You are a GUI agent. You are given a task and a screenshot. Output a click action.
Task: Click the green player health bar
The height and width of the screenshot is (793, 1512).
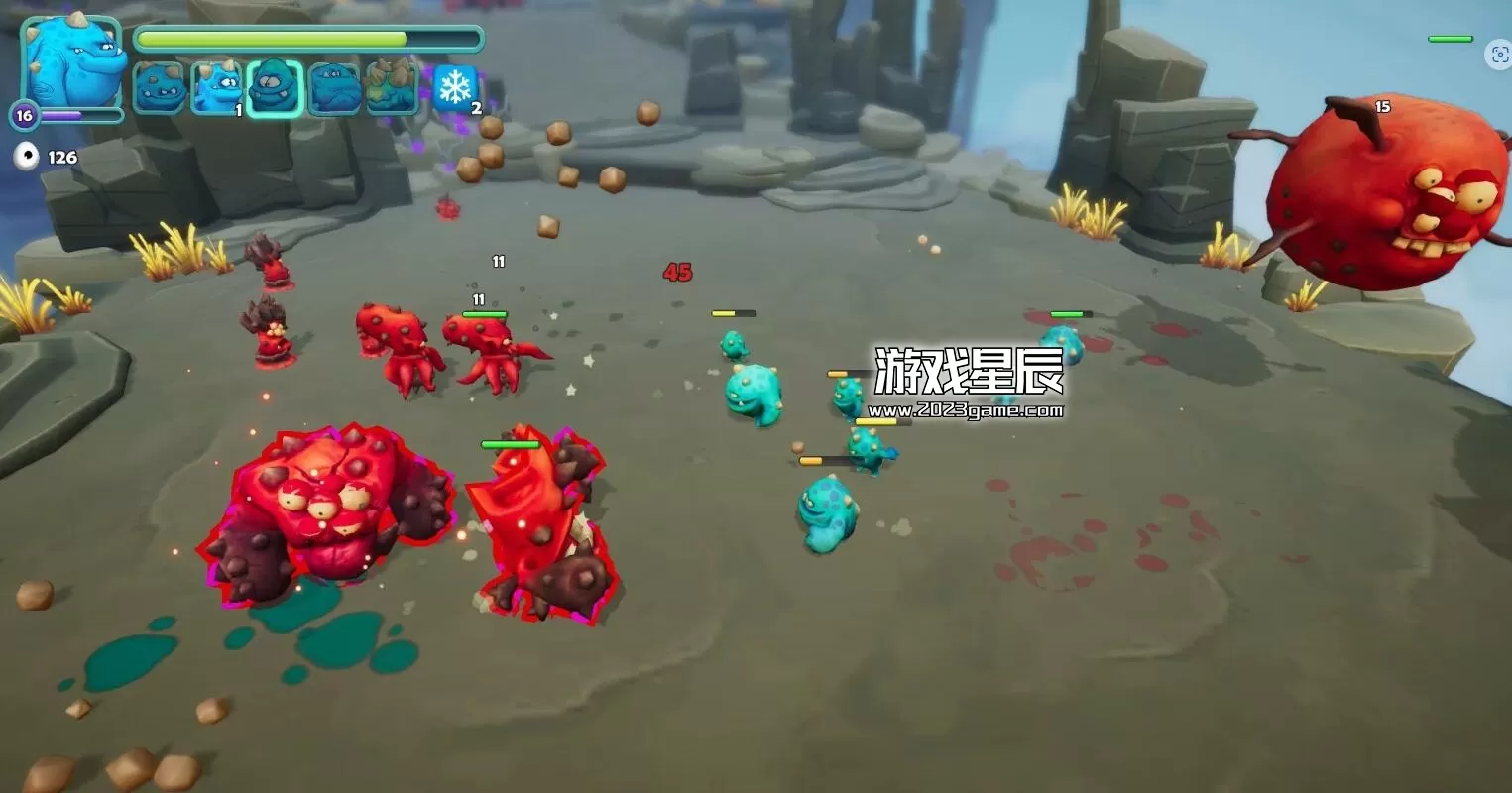click(x=307, y=38)
